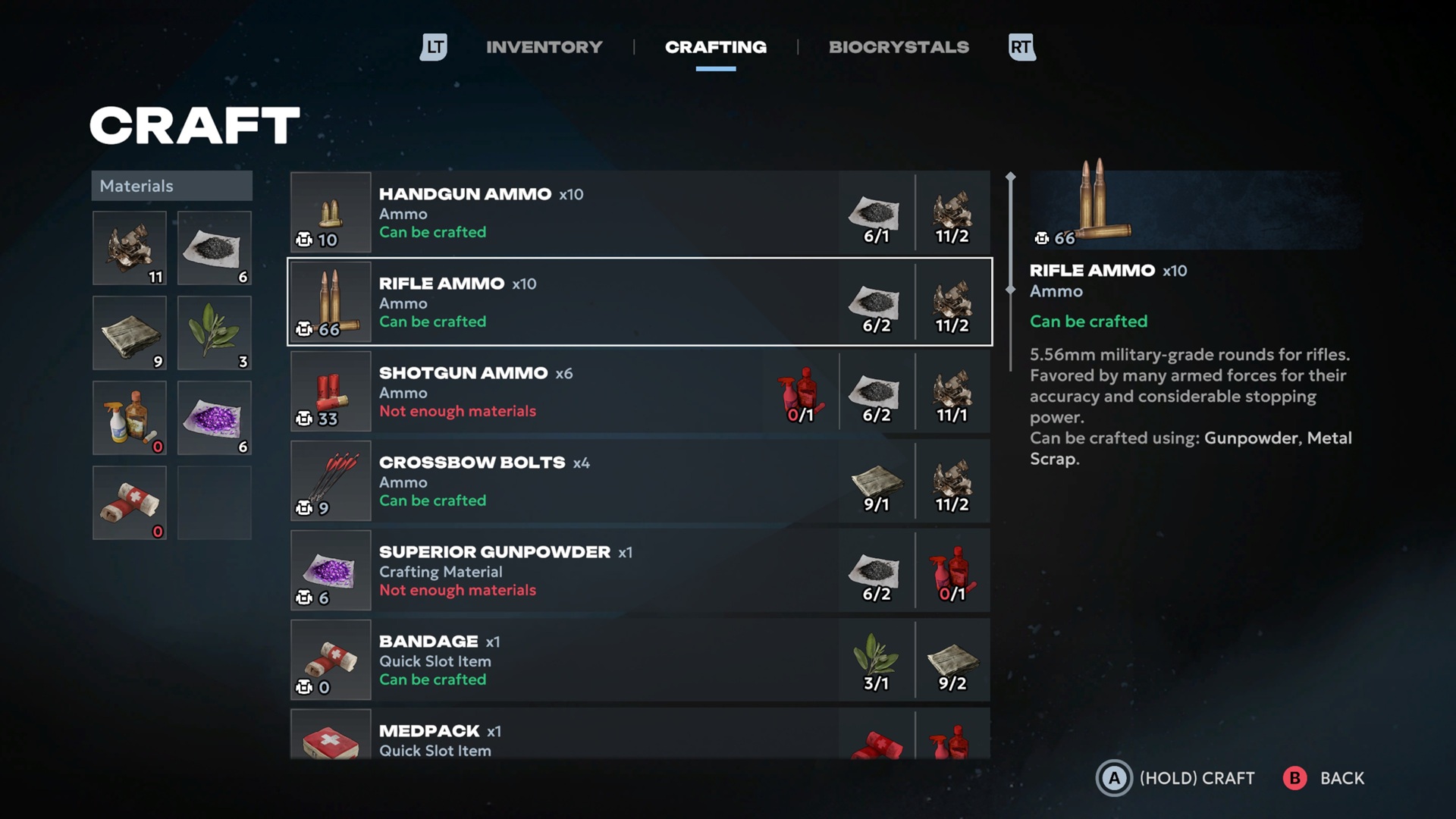Open the Biocrystals tab
The image size is (1456, 819).
(899, 47)
